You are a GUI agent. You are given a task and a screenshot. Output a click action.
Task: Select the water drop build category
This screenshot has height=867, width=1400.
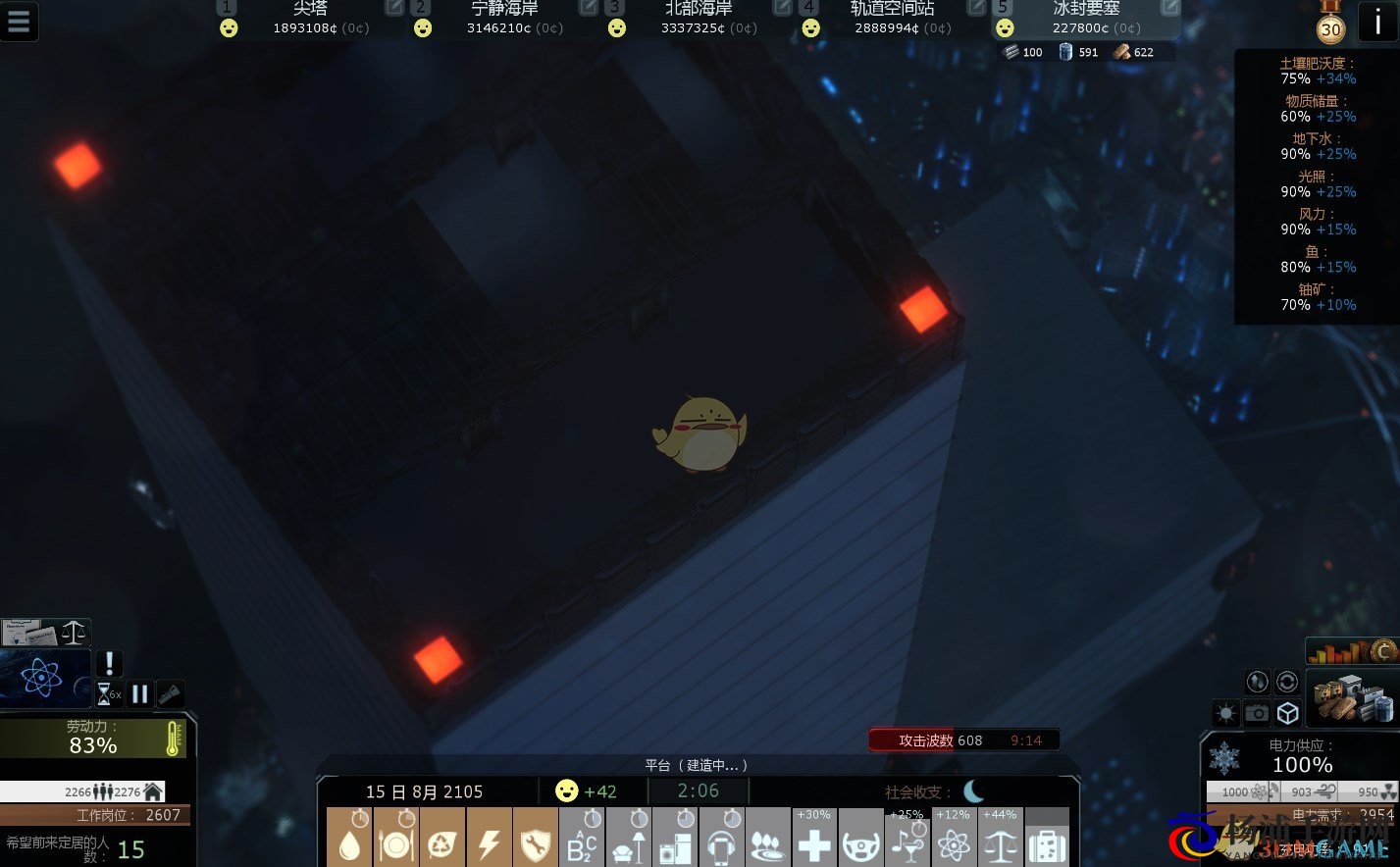(349, 839)
